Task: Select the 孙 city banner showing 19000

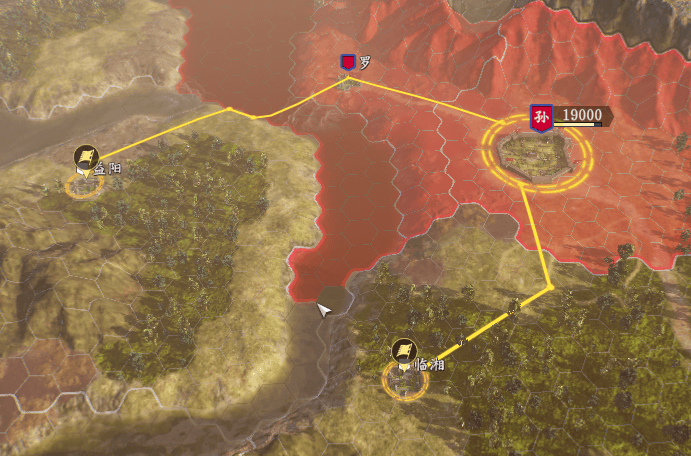Action: (542, 116)
